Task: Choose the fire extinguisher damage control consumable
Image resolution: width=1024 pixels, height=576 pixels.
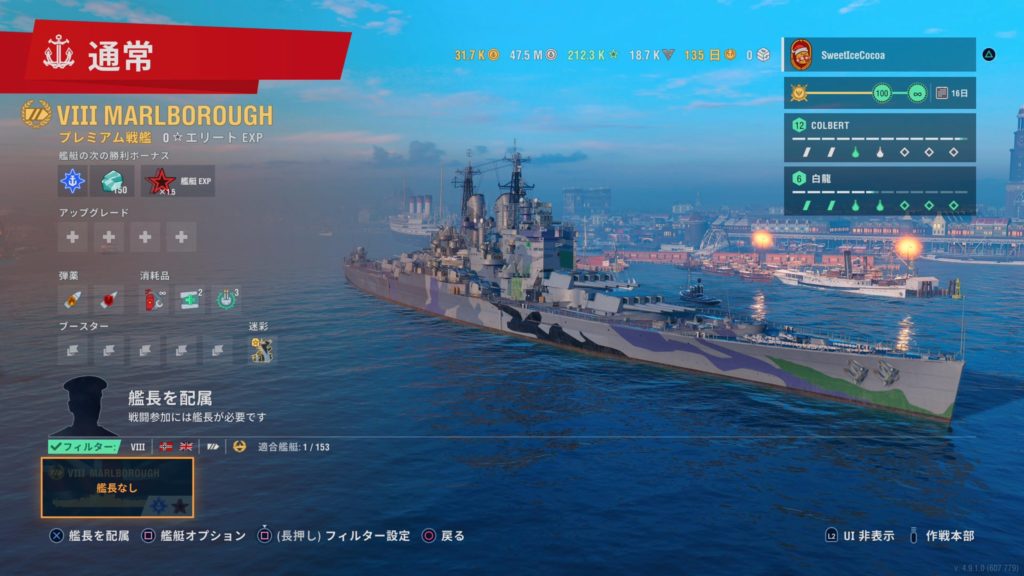Action: [154, 299]
